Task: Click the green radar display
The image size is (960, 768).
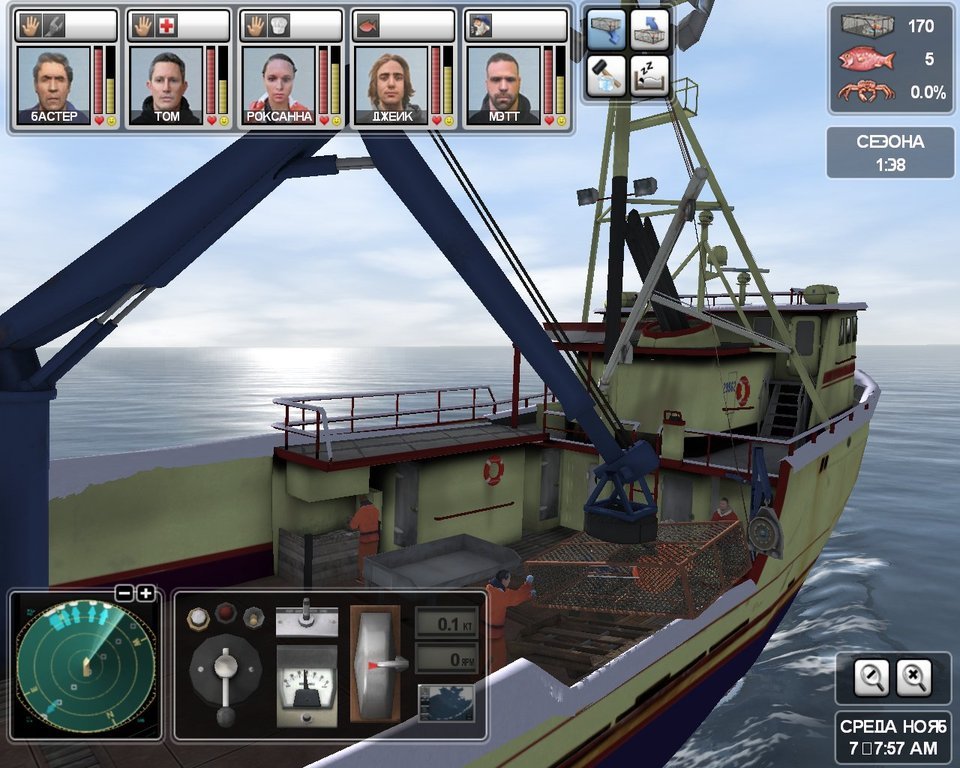Action: [x=85, y=665]
